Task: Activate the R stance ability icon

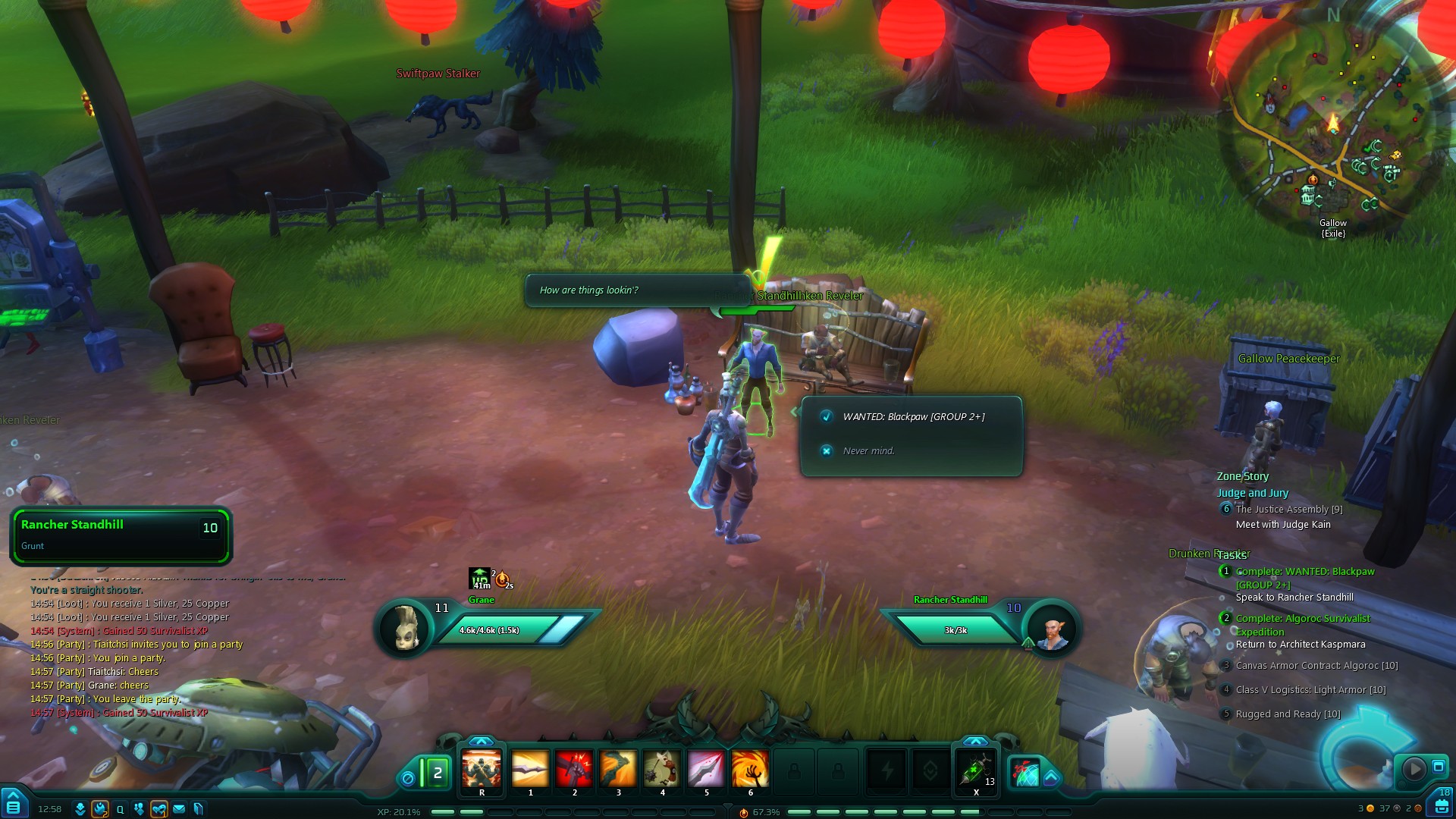Action: pyautogui.click(x=482, y=770)
